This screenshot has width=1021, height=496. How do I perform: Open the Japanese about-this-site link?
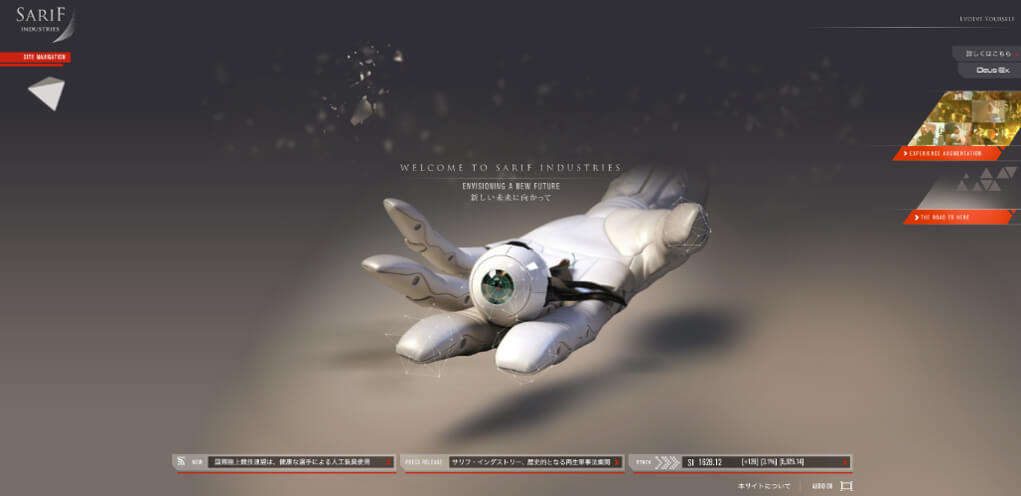tap(764, 486)
